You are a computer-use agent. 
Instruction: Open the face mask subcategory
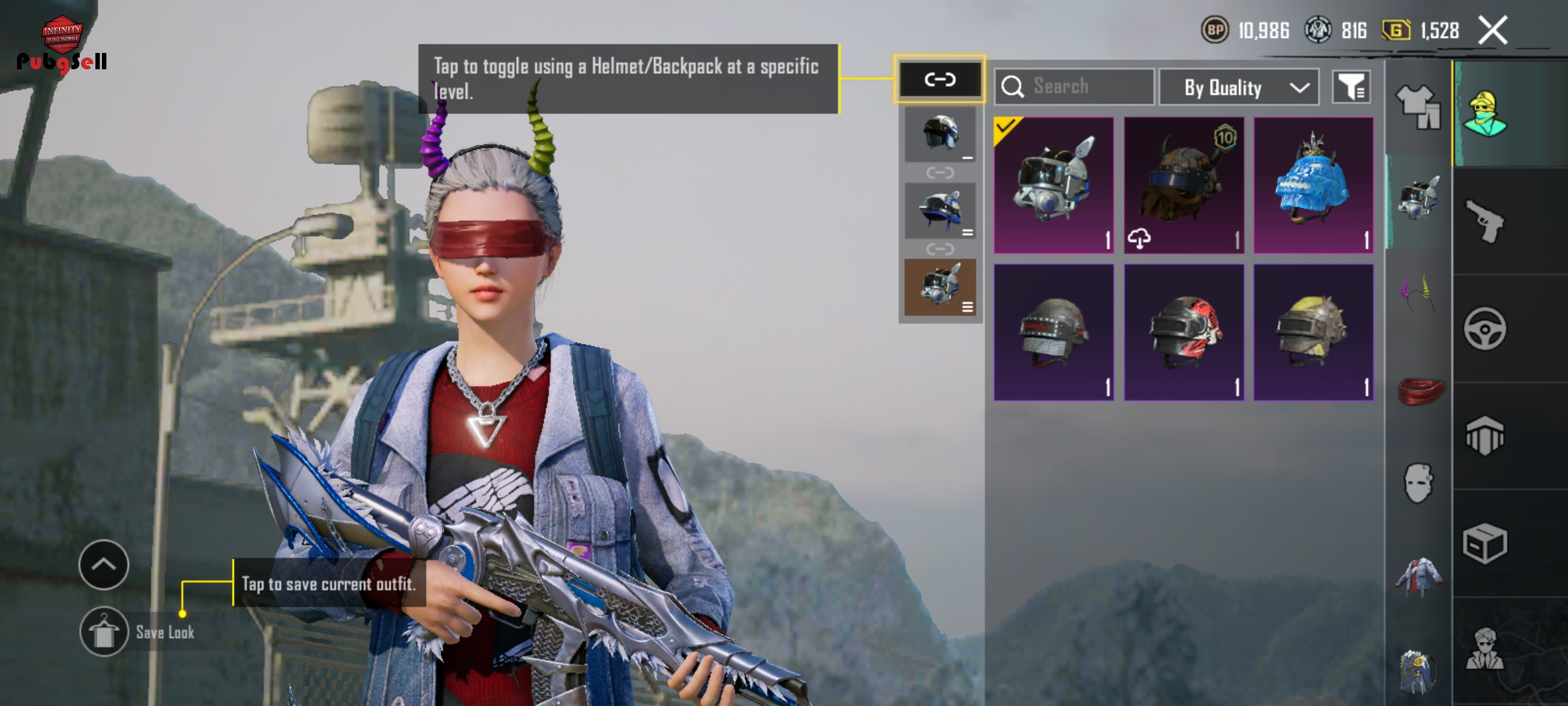tap(1418, 482)
